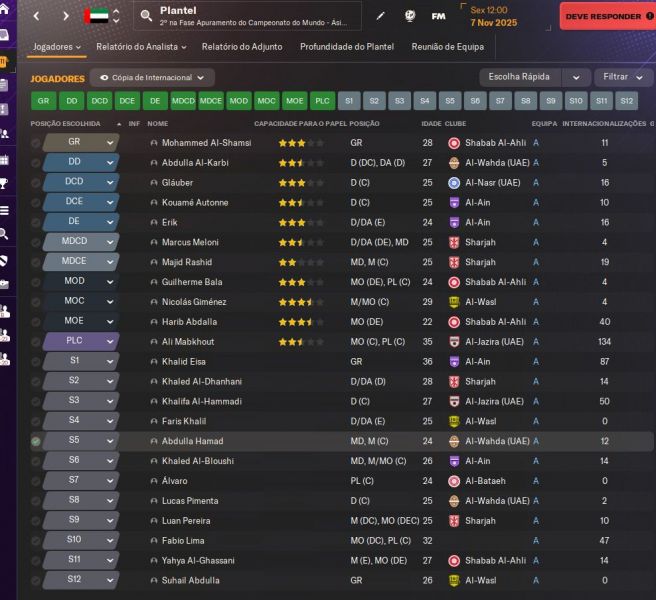
Task: Open the Jogadores tab dropdown
Action: [59, 46]
